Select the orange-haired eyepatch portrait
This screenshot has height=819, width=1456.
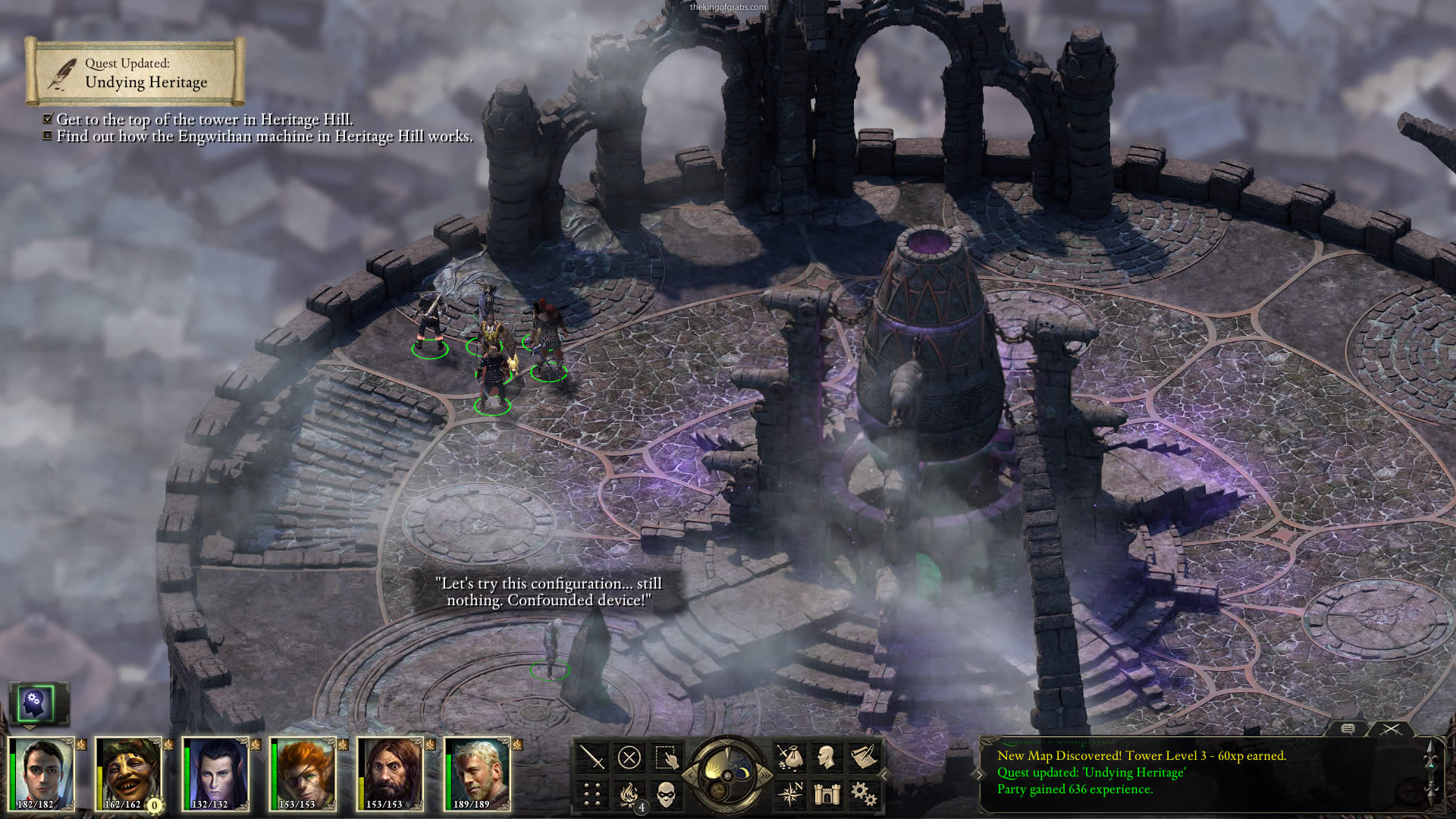303,773
